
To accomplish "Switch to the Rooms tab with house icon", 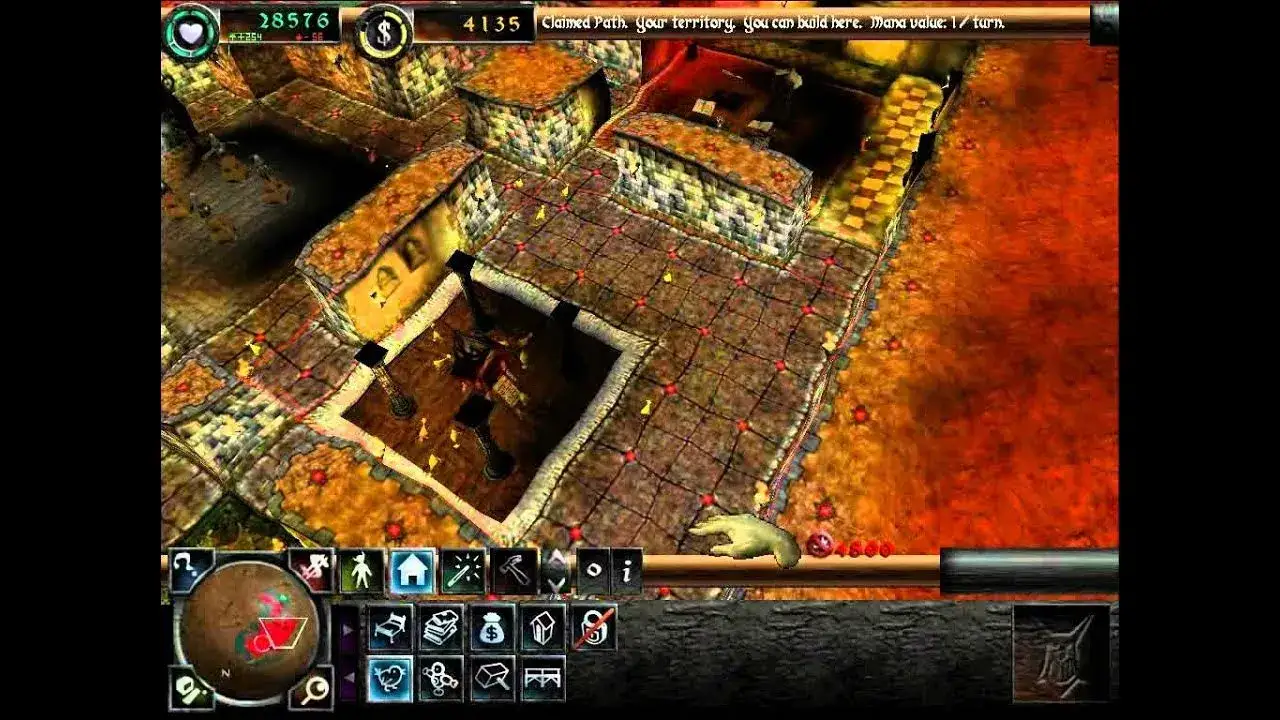I will pos(410,569).
